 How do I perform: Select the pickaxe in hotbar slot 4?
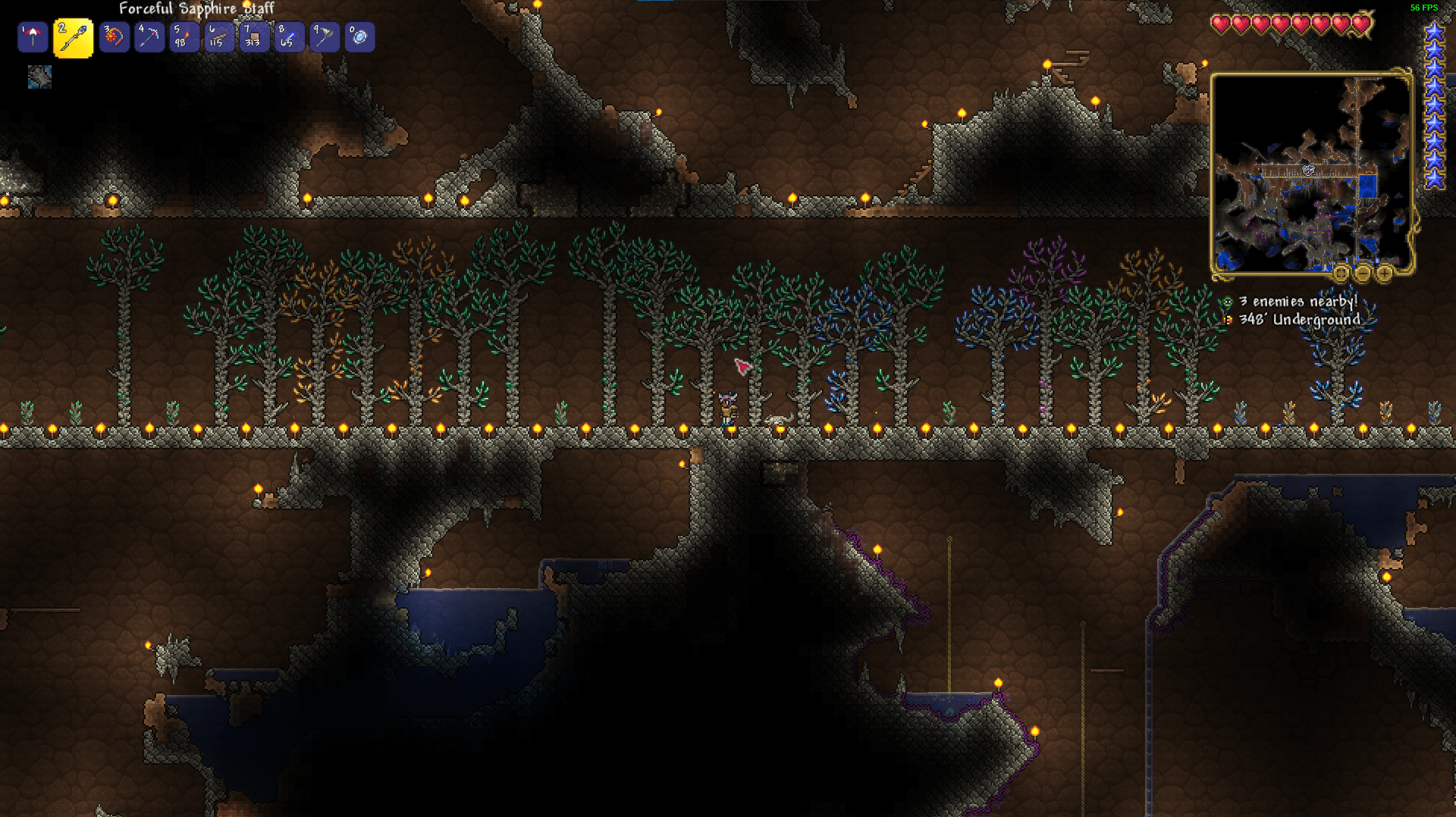(149, 36)
